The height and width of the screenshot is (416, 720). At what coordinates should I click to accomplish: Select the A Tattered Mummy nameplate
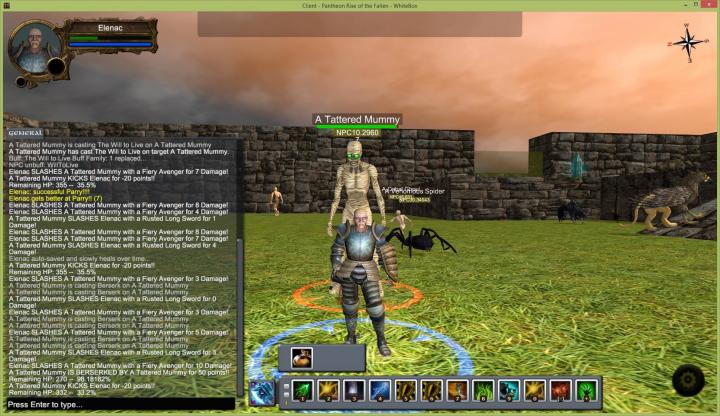(357, 120)
